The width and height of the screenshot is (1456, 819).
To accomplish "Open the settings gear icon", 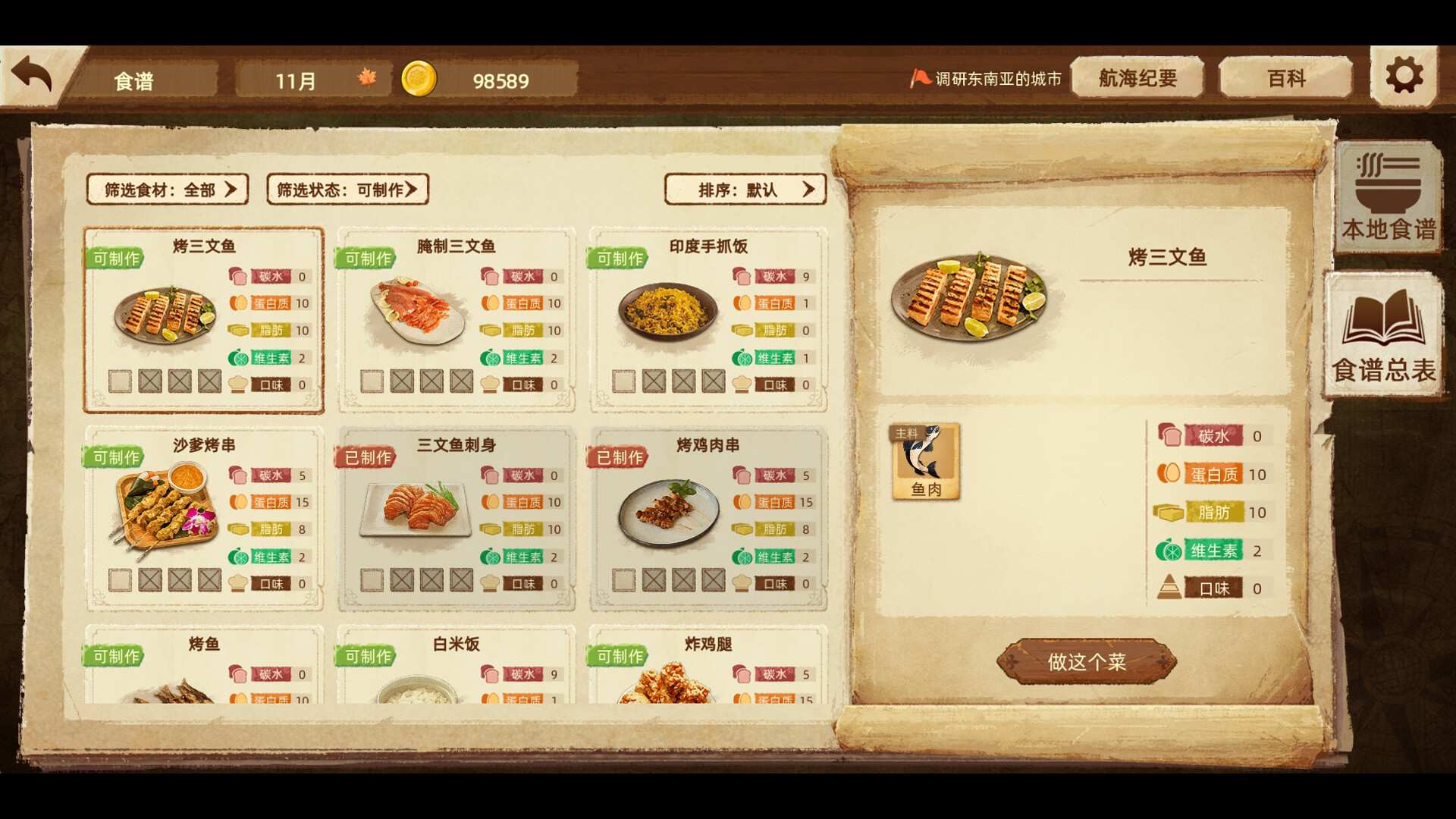I will [x=1404, y=76].
